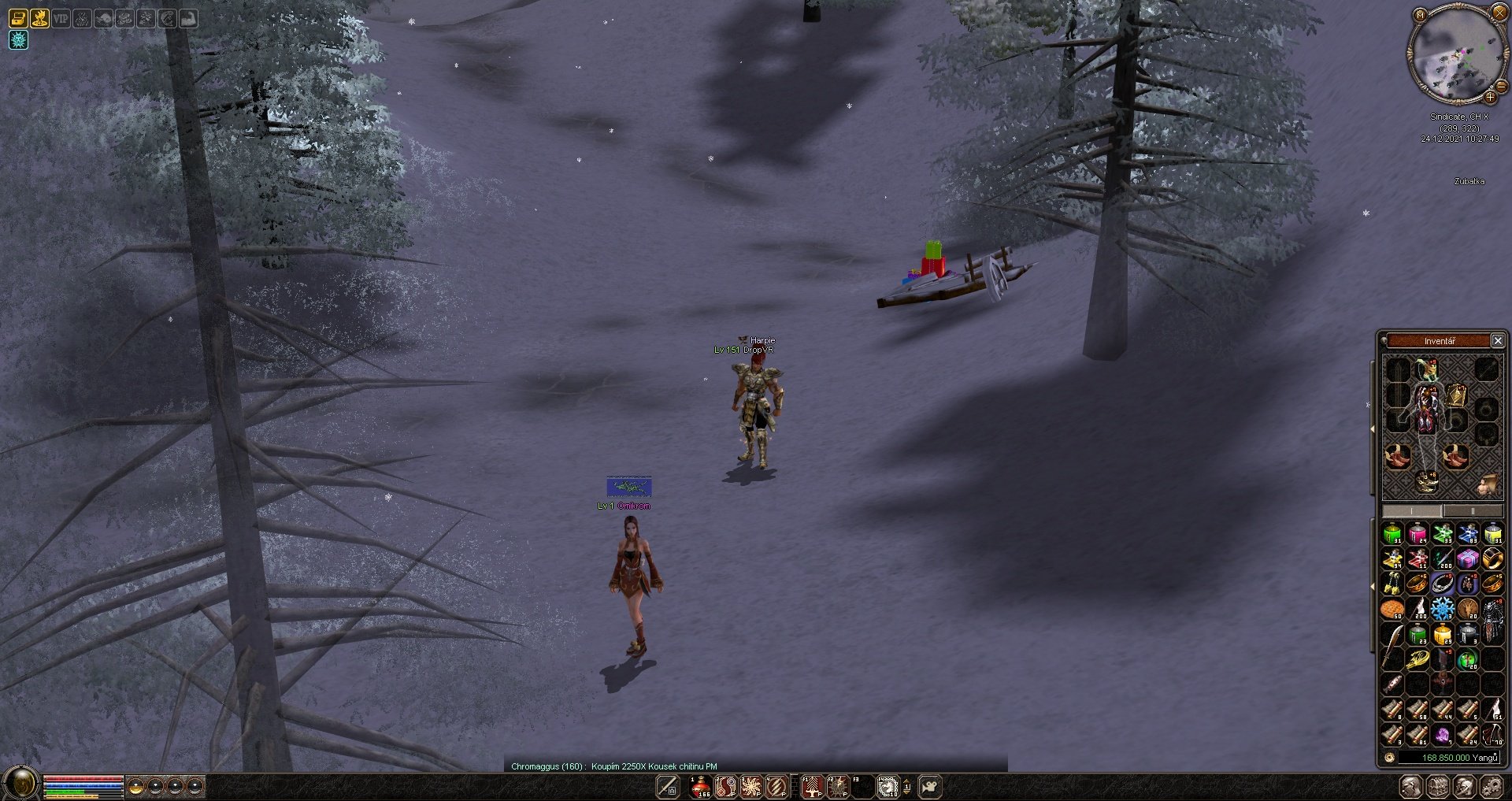Select the blue snowflake item

(1443, 609)
